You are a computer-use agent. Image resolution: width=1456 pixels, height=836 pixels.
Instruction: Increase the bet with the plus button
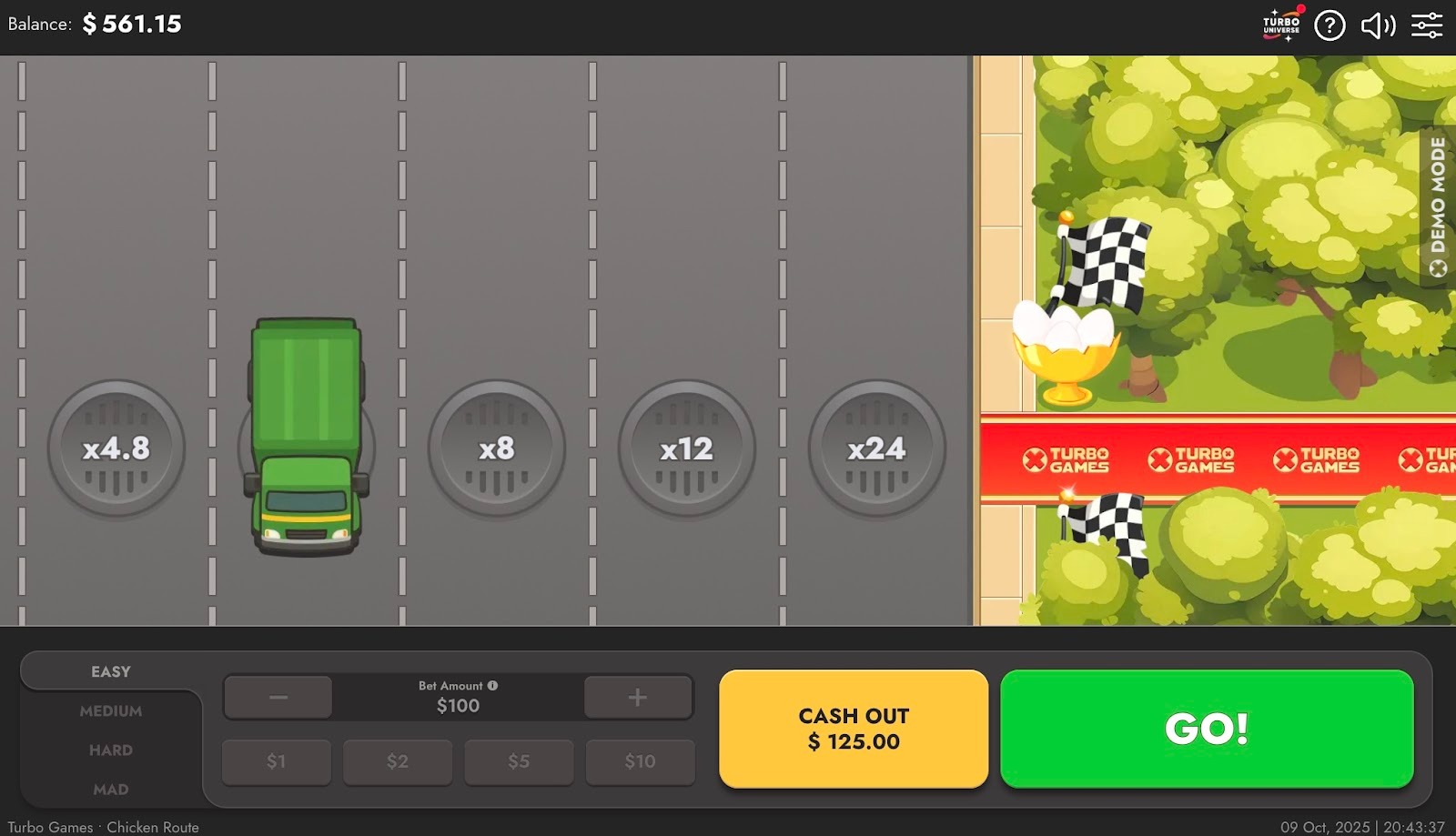(637, 698)
